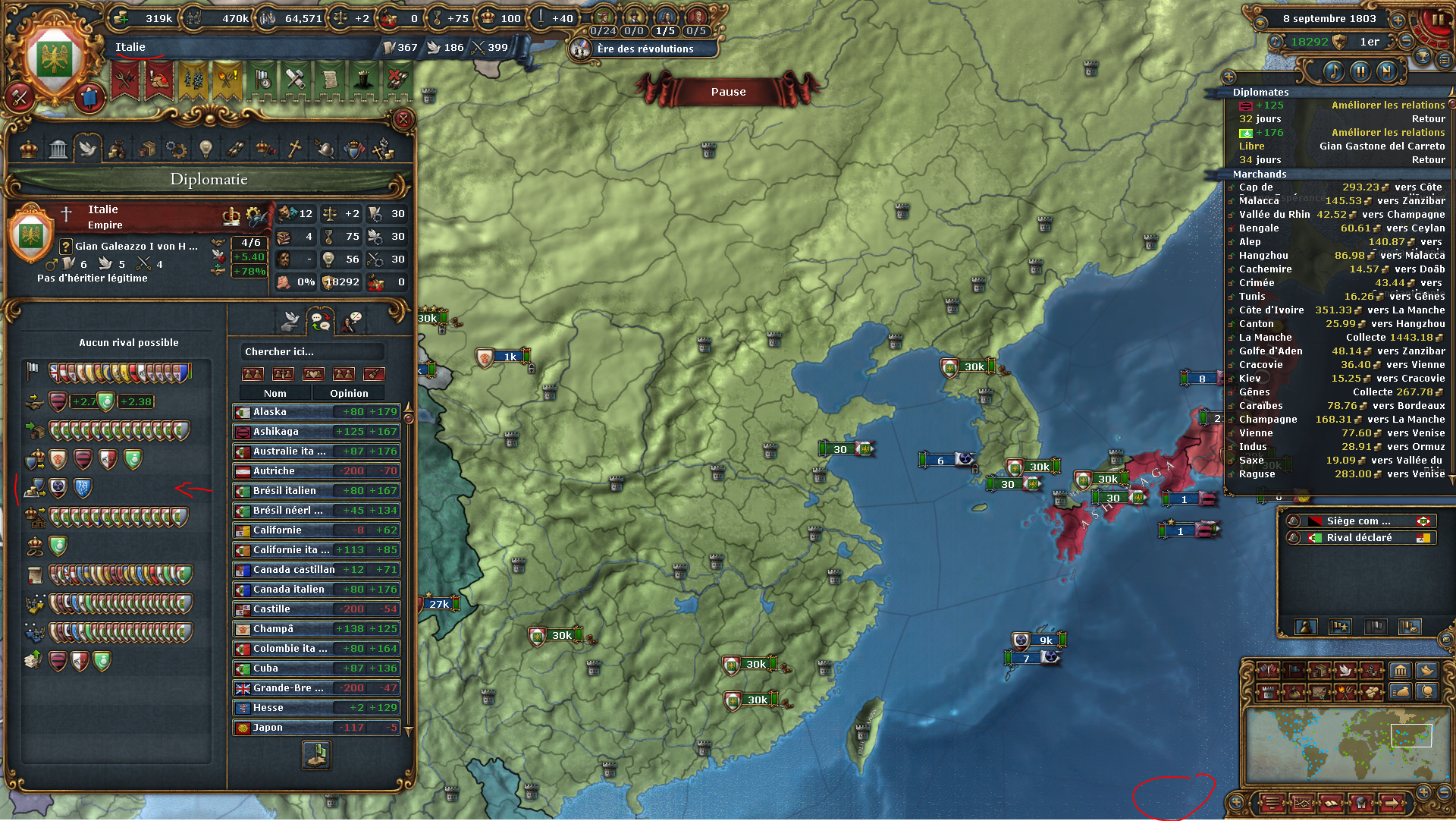
Task: Toggle the at-war filter in the diplomacy list
Action: pyautogui.click(x=283, y=375)
